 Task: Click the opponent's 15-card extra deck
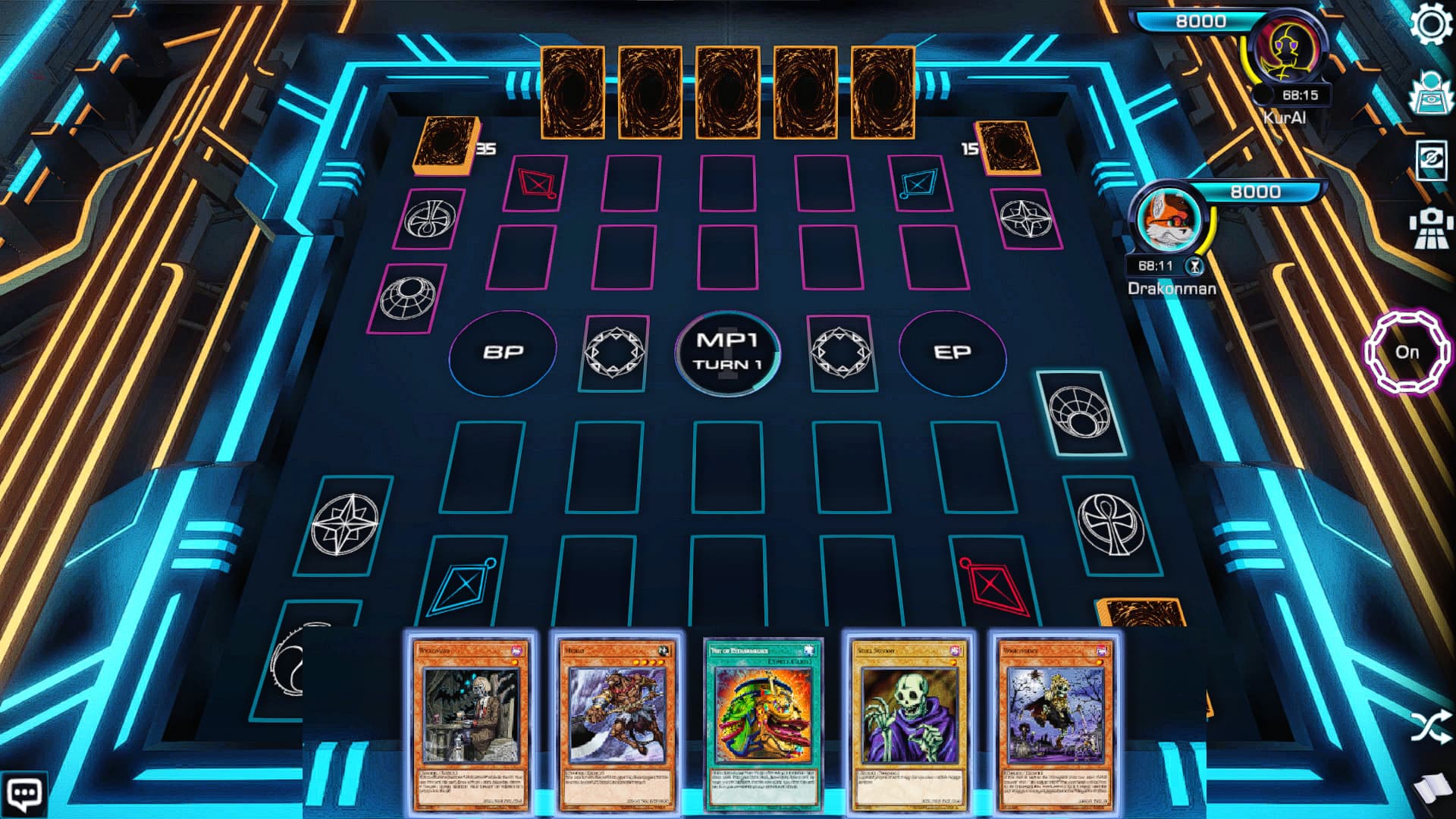(x=1009, y=147)
